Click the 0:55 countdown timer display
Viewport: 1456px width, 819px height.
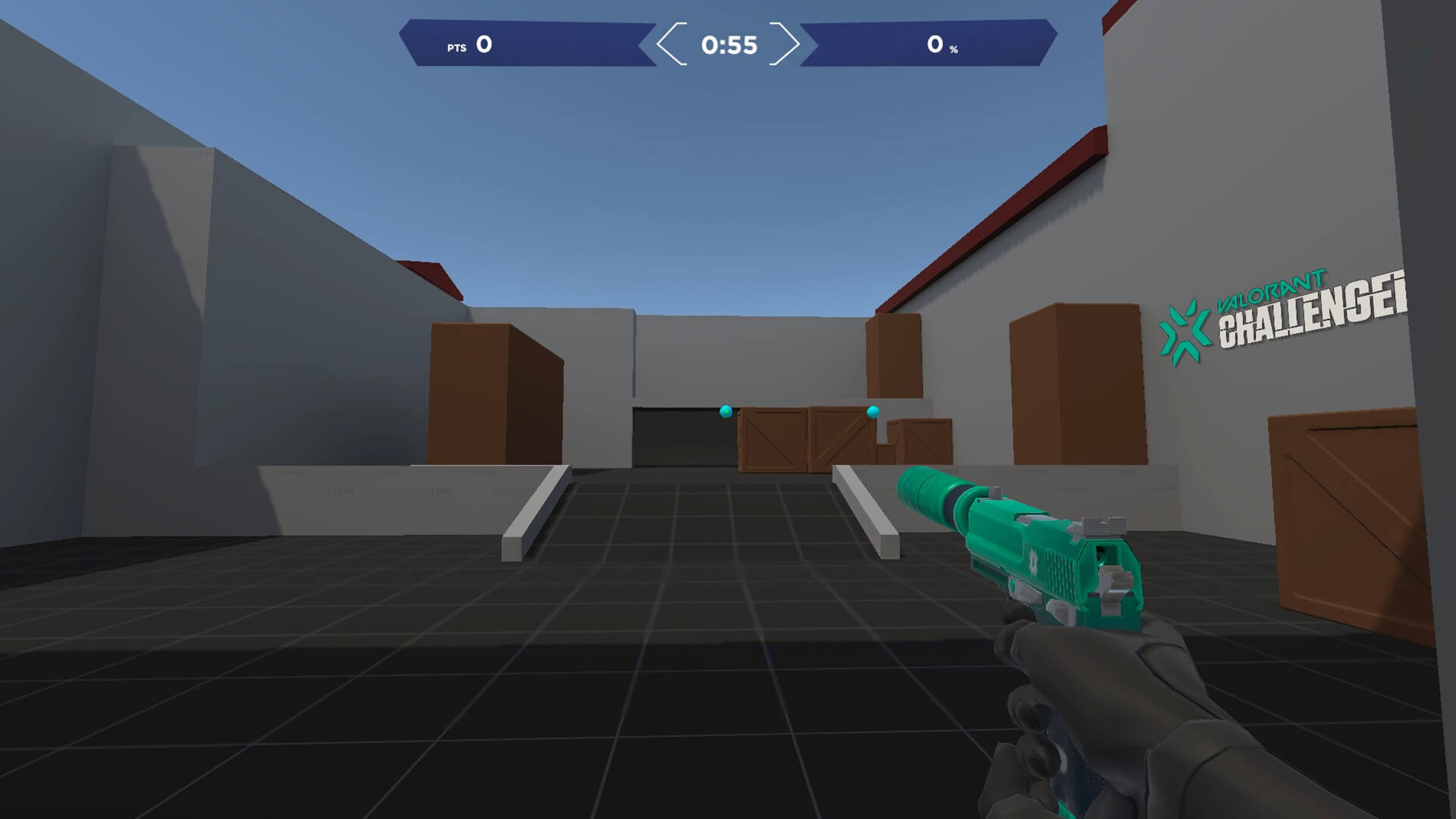(730, 45)
